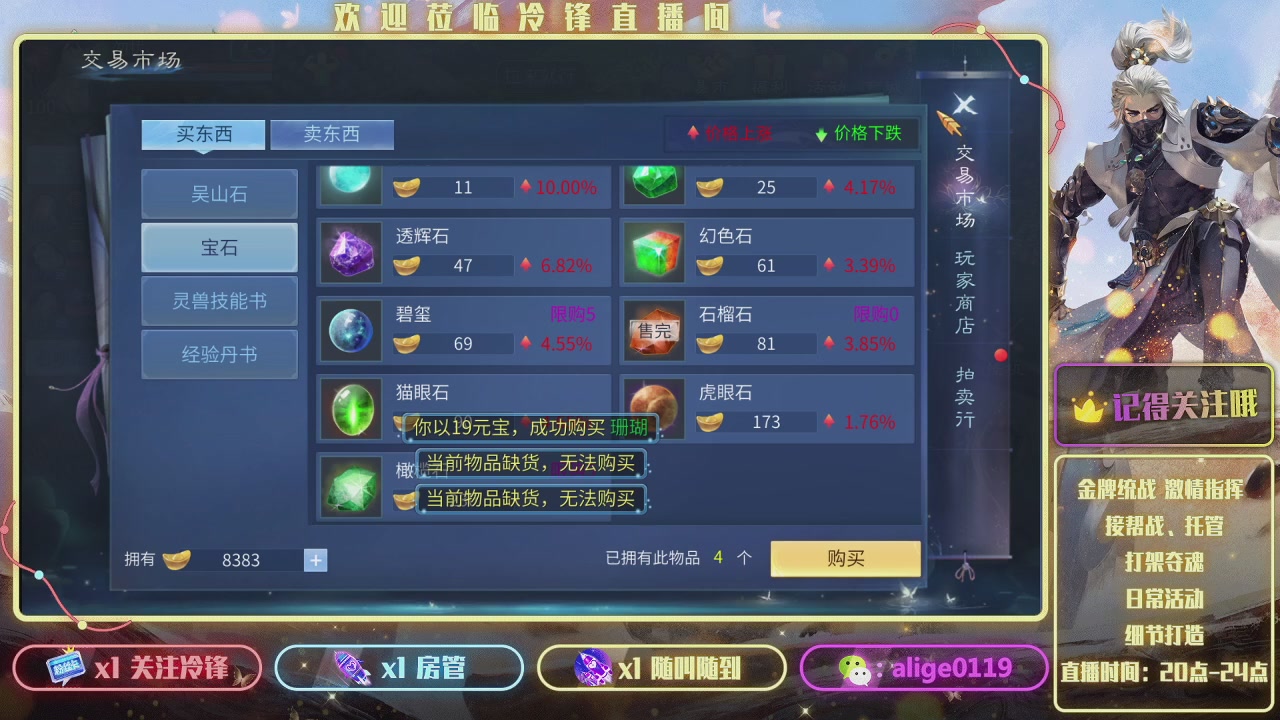Open the 灵兽技能书 category
This screenshot has width=1280, height=720.
point(218,301)
